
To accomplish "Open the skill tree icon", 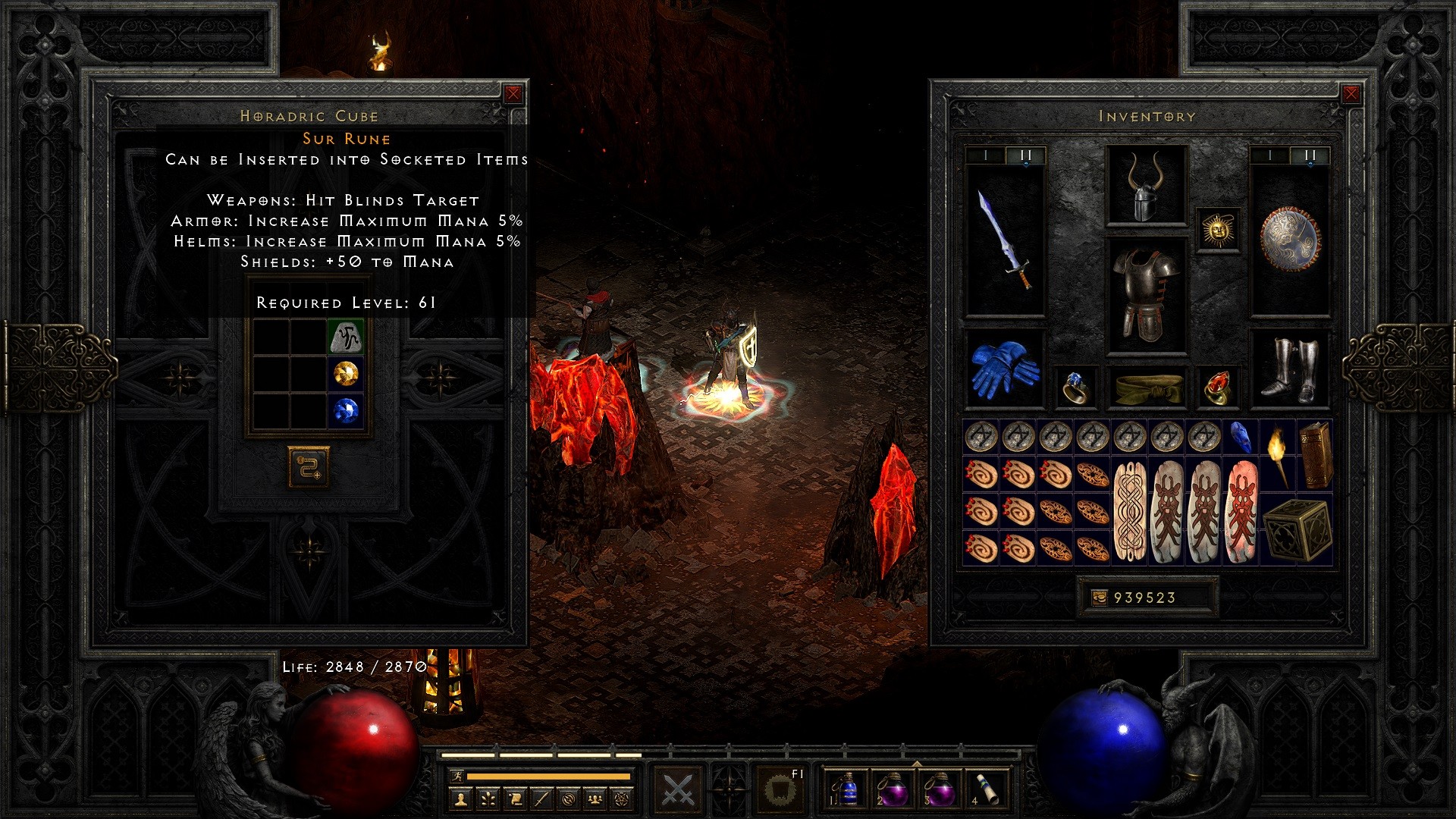I will pyautogui.click(x=488, y=798).
